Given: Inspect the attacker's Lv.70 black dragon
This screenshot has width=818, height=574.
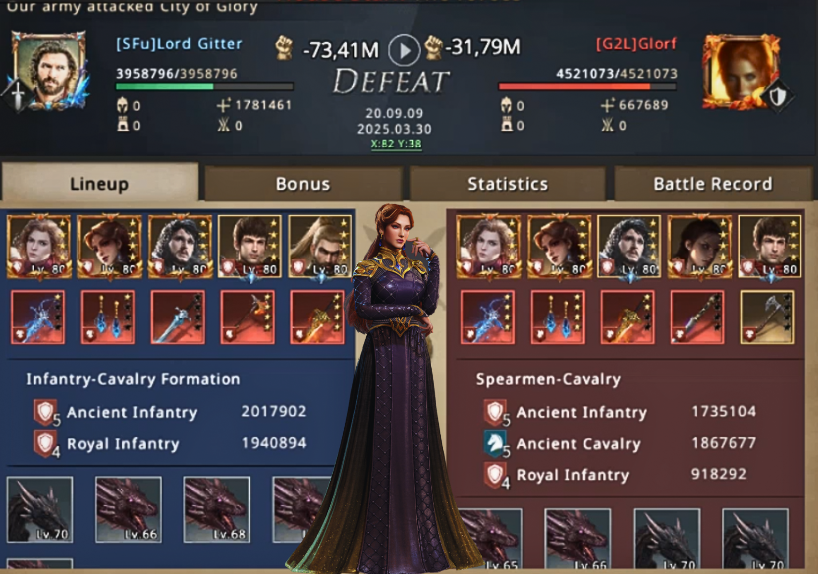Looking at the screenshot, I should (40, 510).
